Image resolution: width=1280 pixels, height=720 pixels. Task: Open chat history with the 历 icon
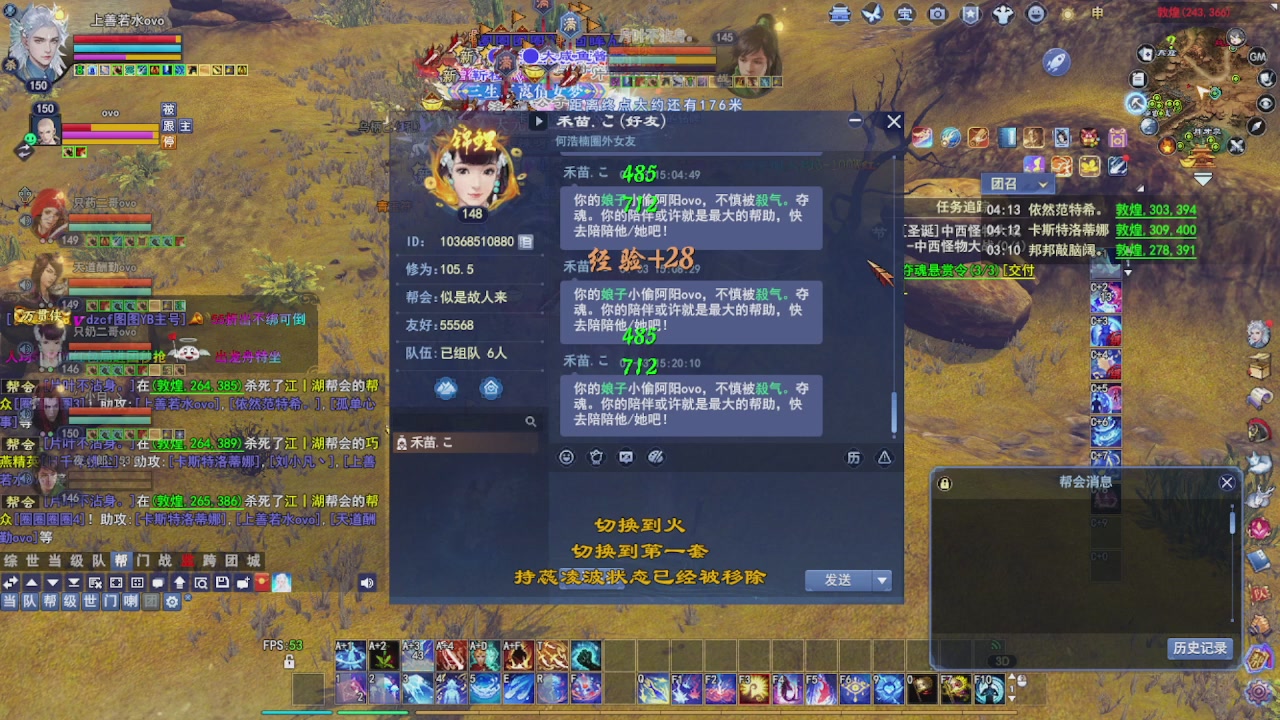point(854,456)
